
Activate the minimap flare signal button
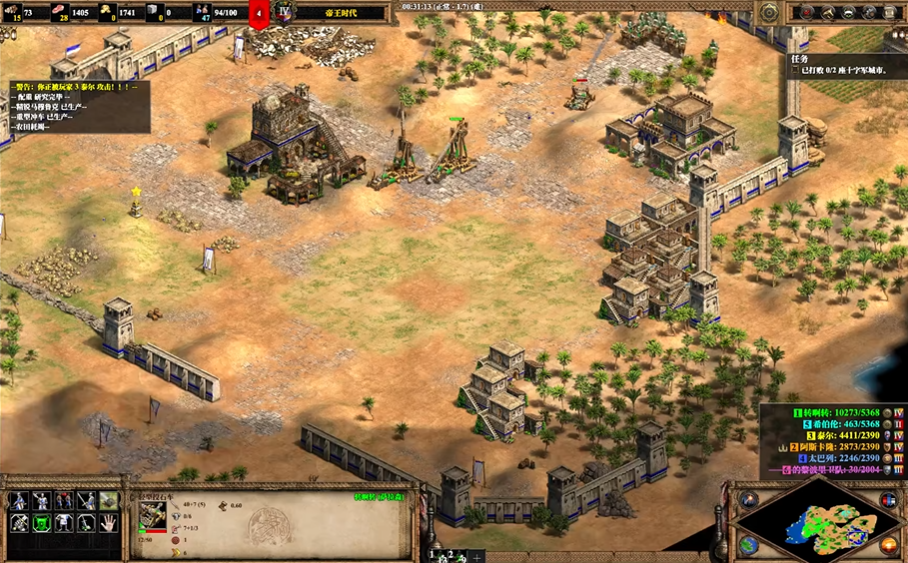pyautogui.click(x=749, y=498)
